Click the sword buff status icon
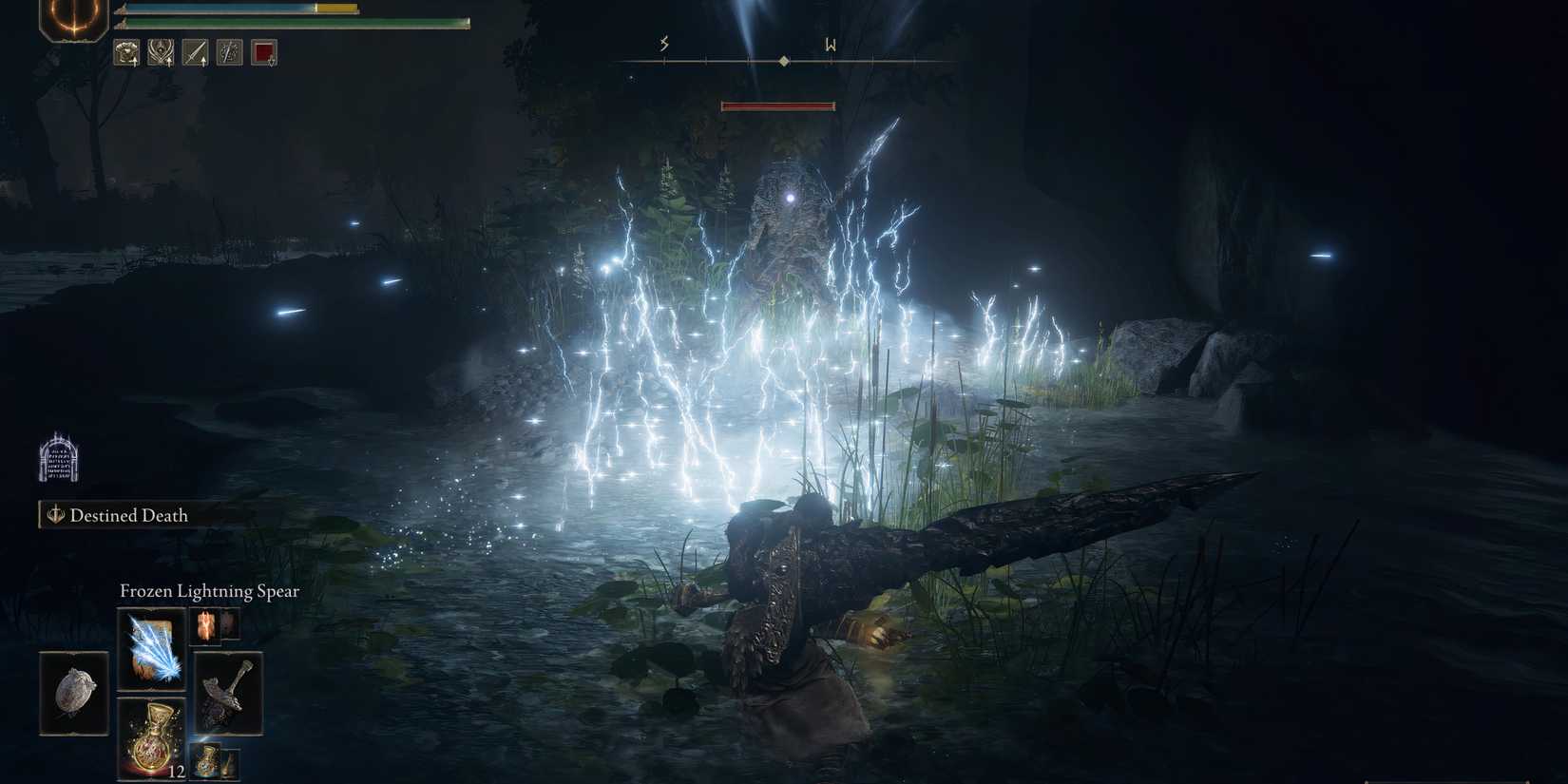Image resolution: width=1568 pixels, height=784 pixels. click(x=195, y=53)
